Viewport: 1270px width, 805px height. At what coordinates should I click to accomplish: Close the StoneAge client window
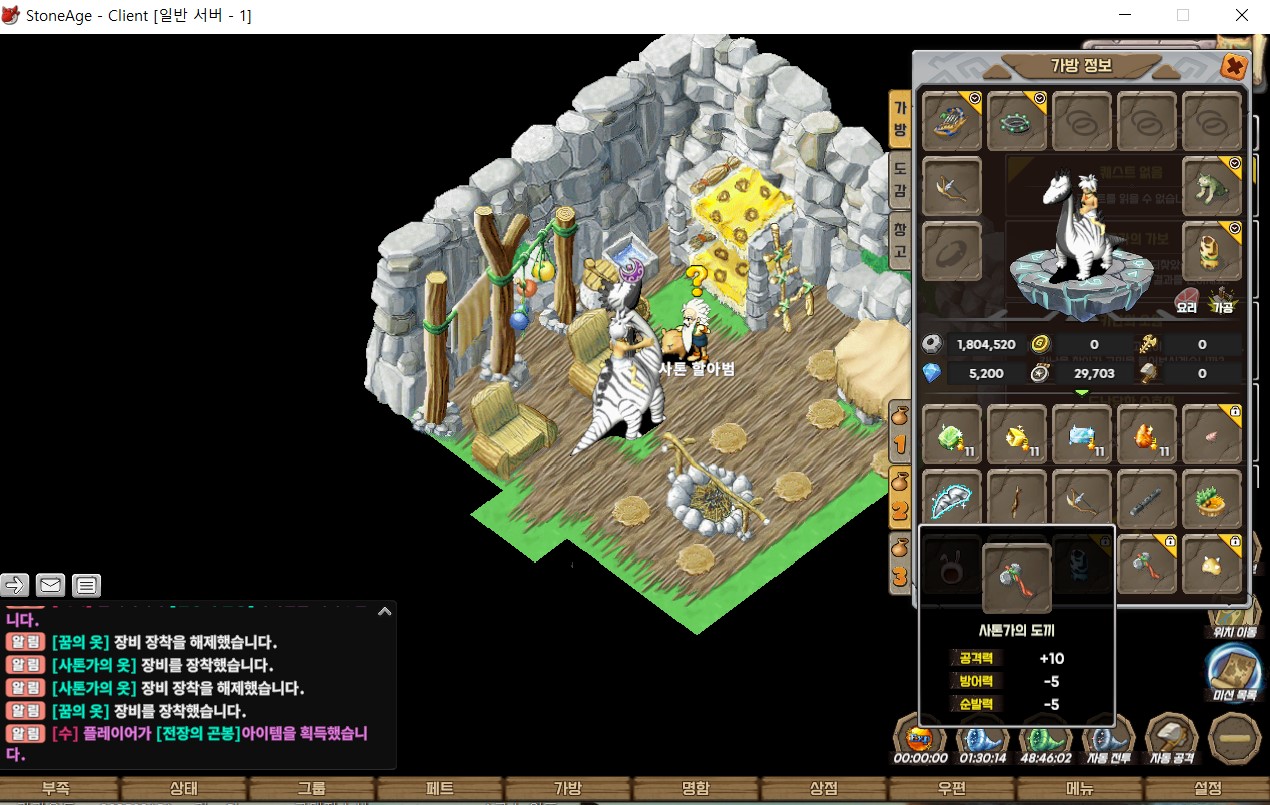(x=1241, y=16)
